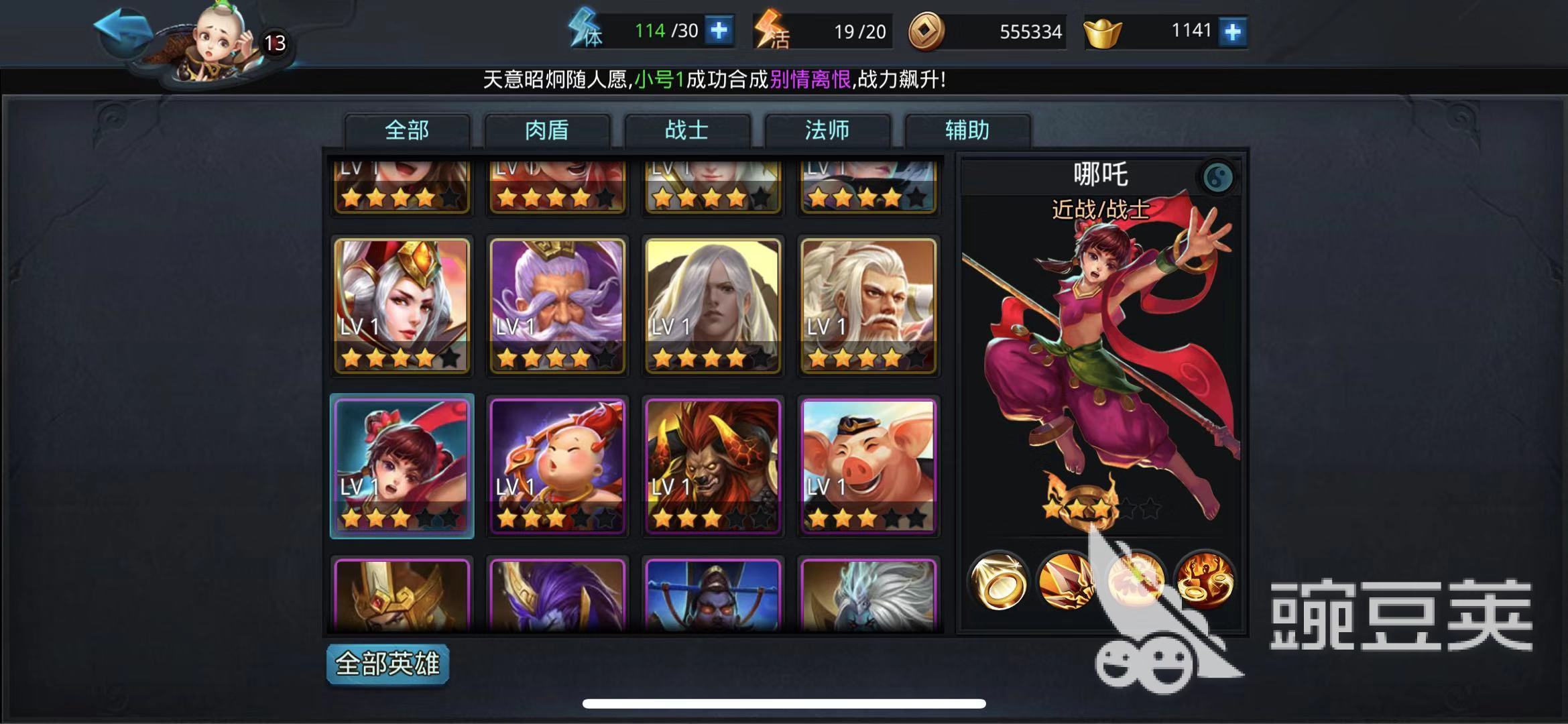This screenshot has width=1568, height=724.
Task: Select the 哪吒 hero portrait tile
Action: coord(402,466)
